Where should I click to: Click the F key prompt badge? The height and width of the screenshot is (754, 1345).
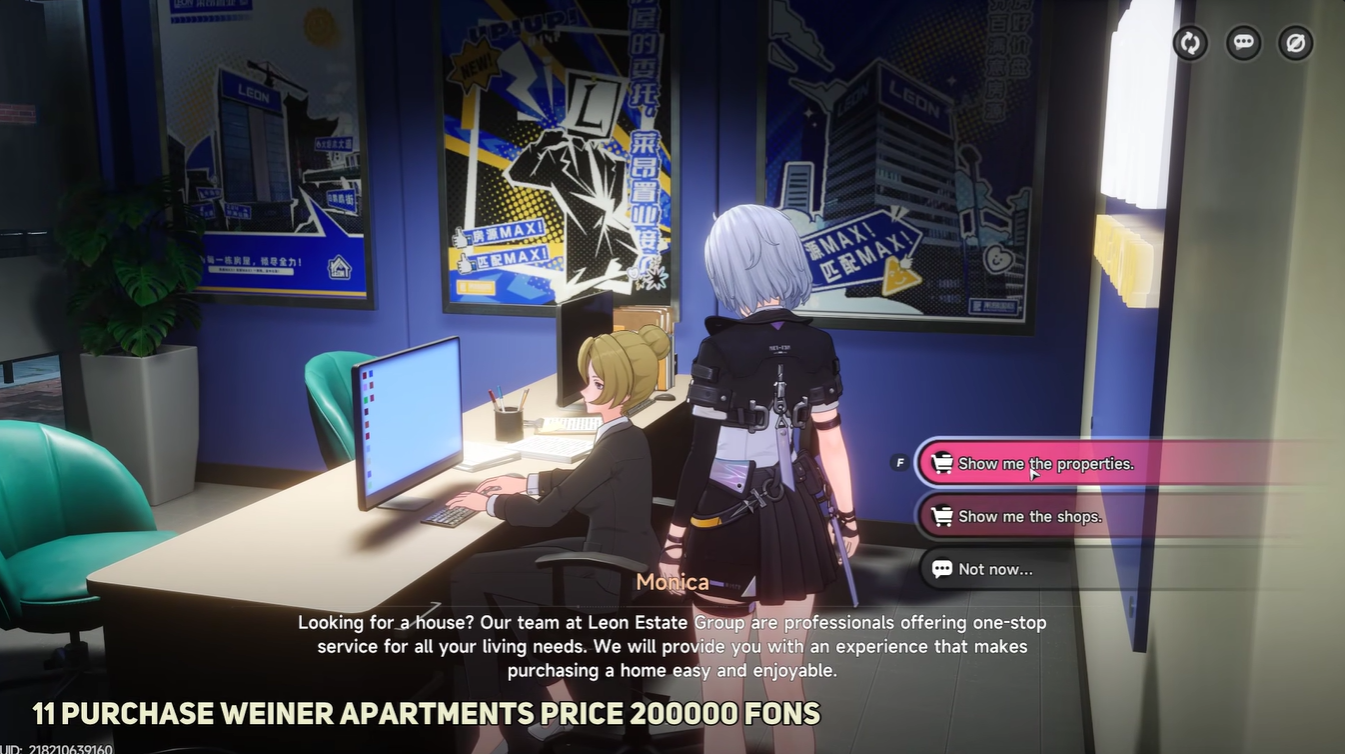click(899, 463)
